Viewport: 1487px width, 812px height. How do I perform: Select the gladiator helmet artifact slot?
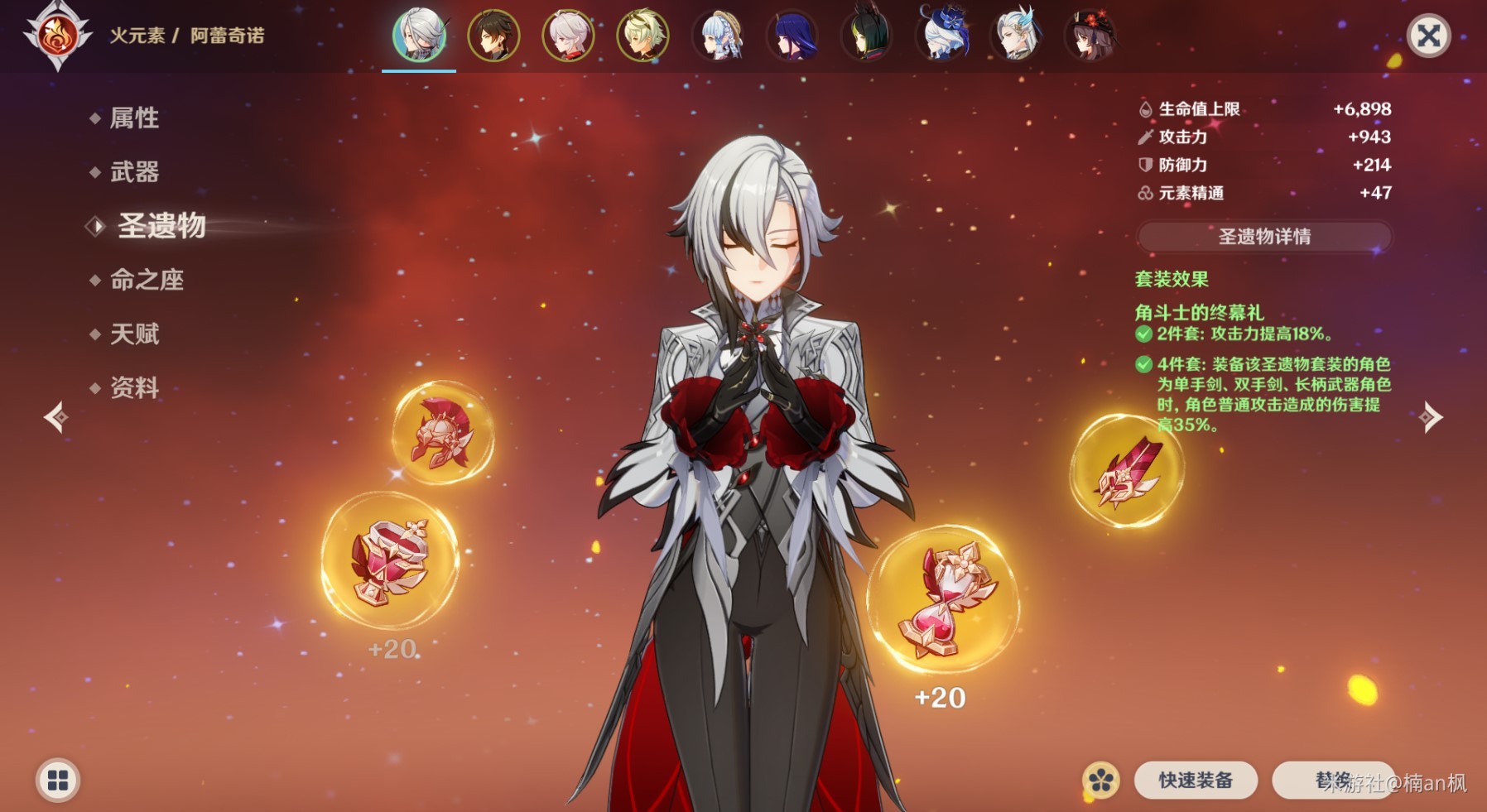pyautogui.click(x=443, y=432)
